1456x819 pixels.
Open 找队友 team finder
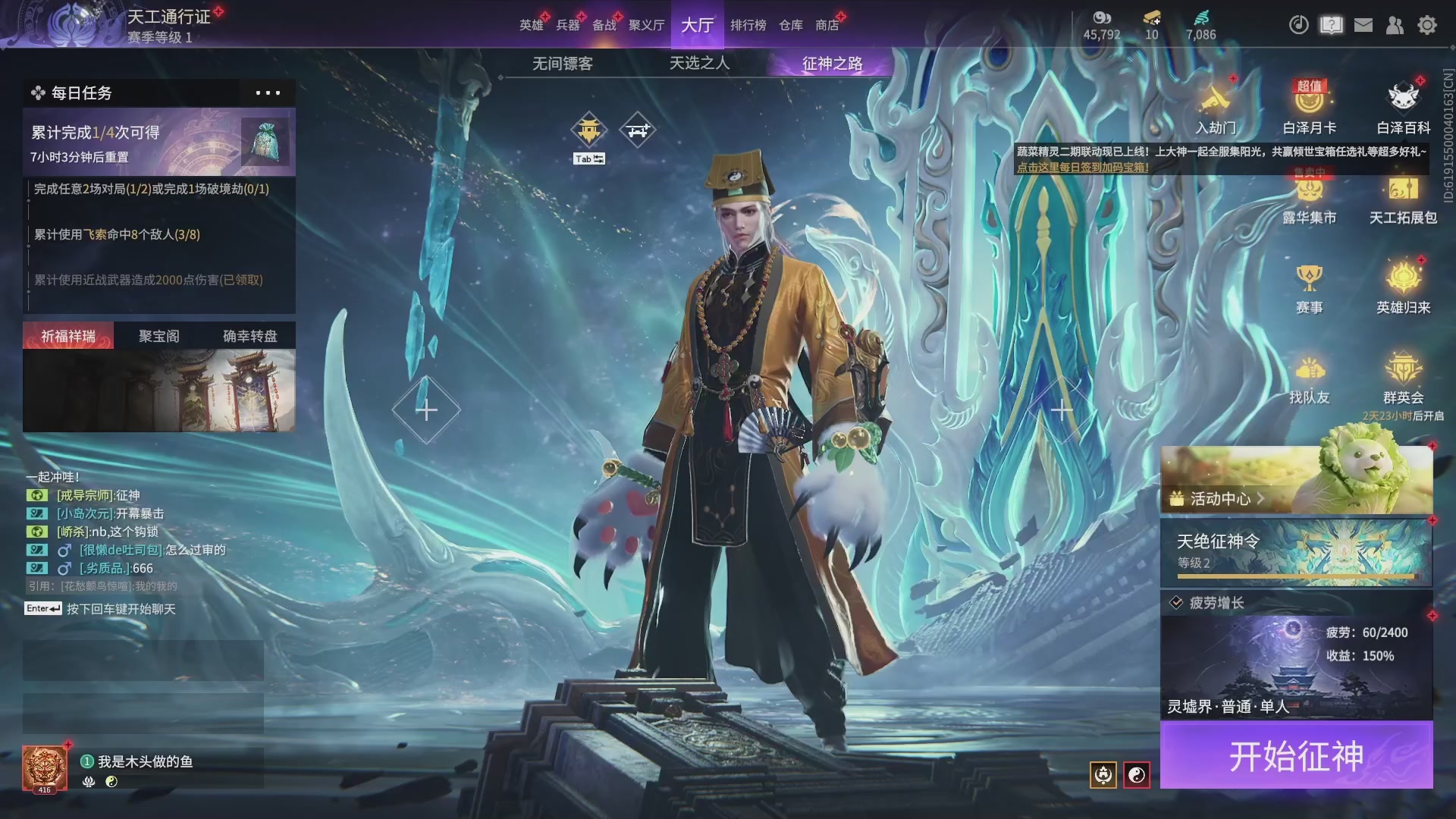pyautogui.click(x=1309, y=379)
